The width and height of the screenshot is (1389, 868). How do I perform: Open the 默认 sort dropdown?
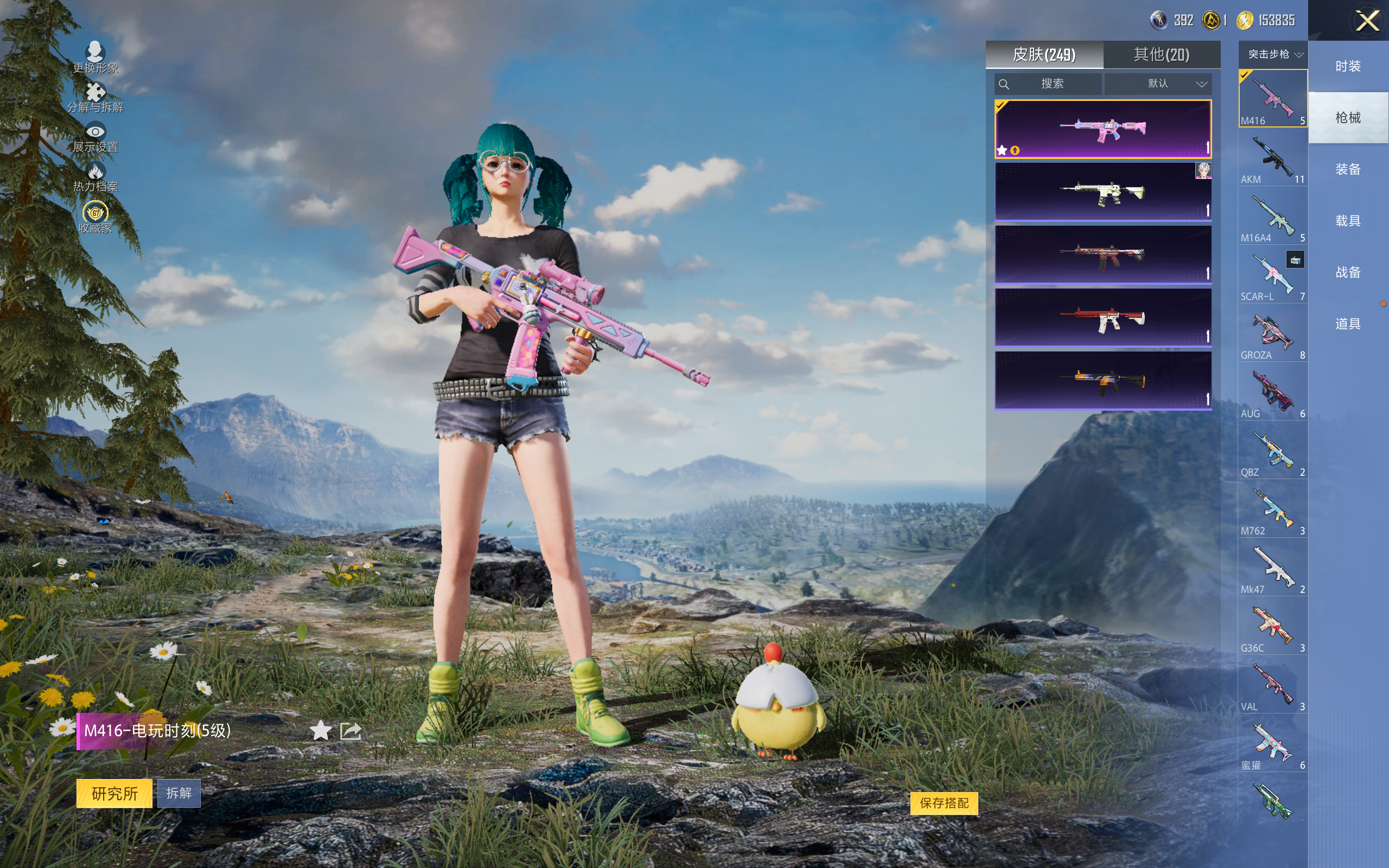1158,84
